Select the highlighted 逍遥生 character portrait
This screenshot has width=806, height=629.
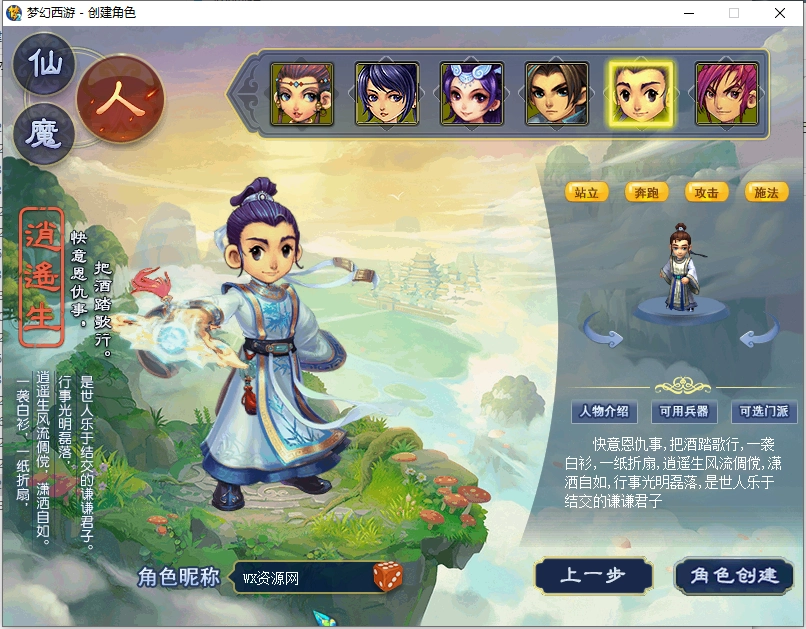tap(642, 94)
